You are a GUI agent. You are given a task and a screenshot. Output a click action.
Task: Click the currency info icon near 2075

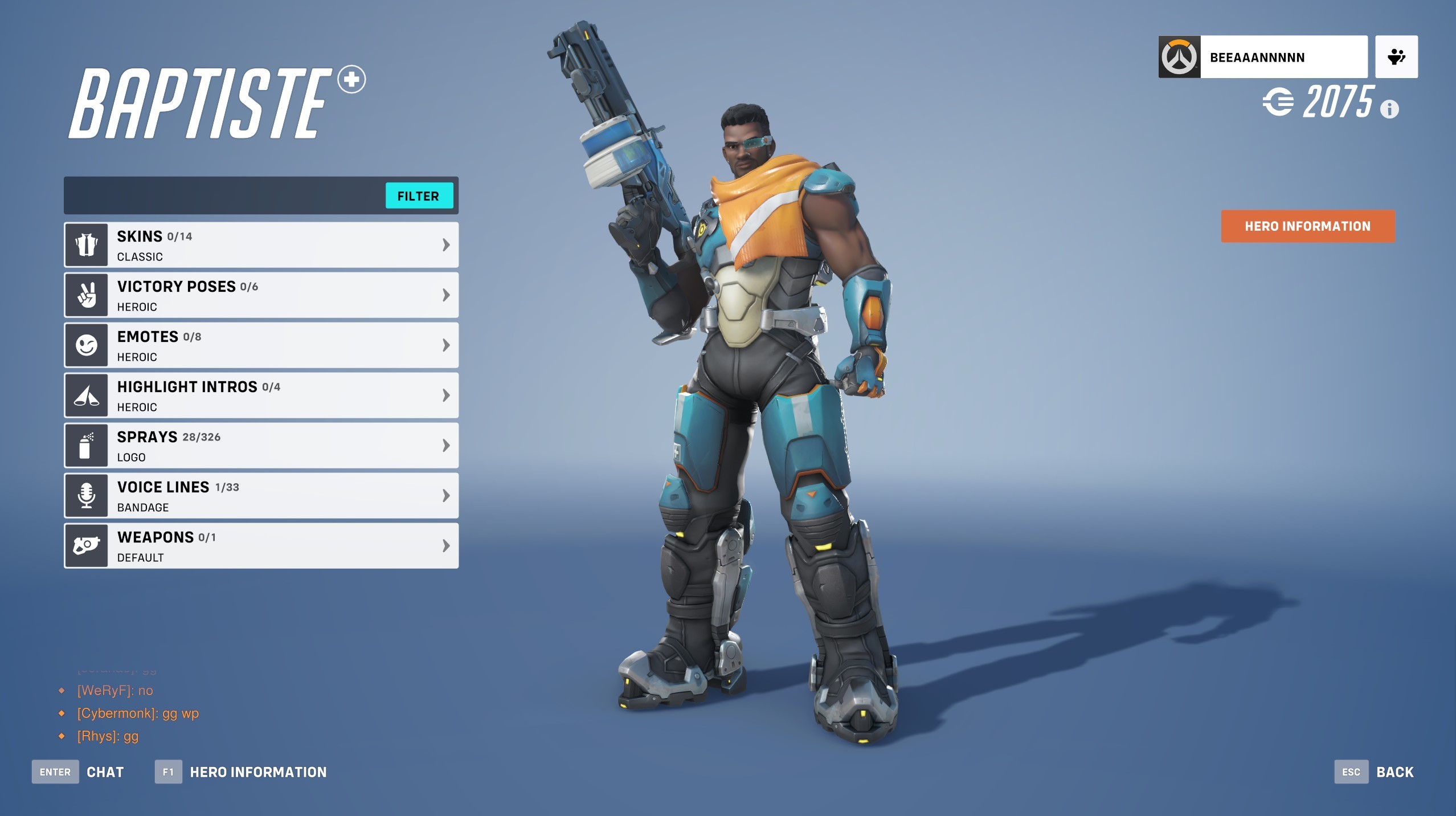tap(1390, 110)
